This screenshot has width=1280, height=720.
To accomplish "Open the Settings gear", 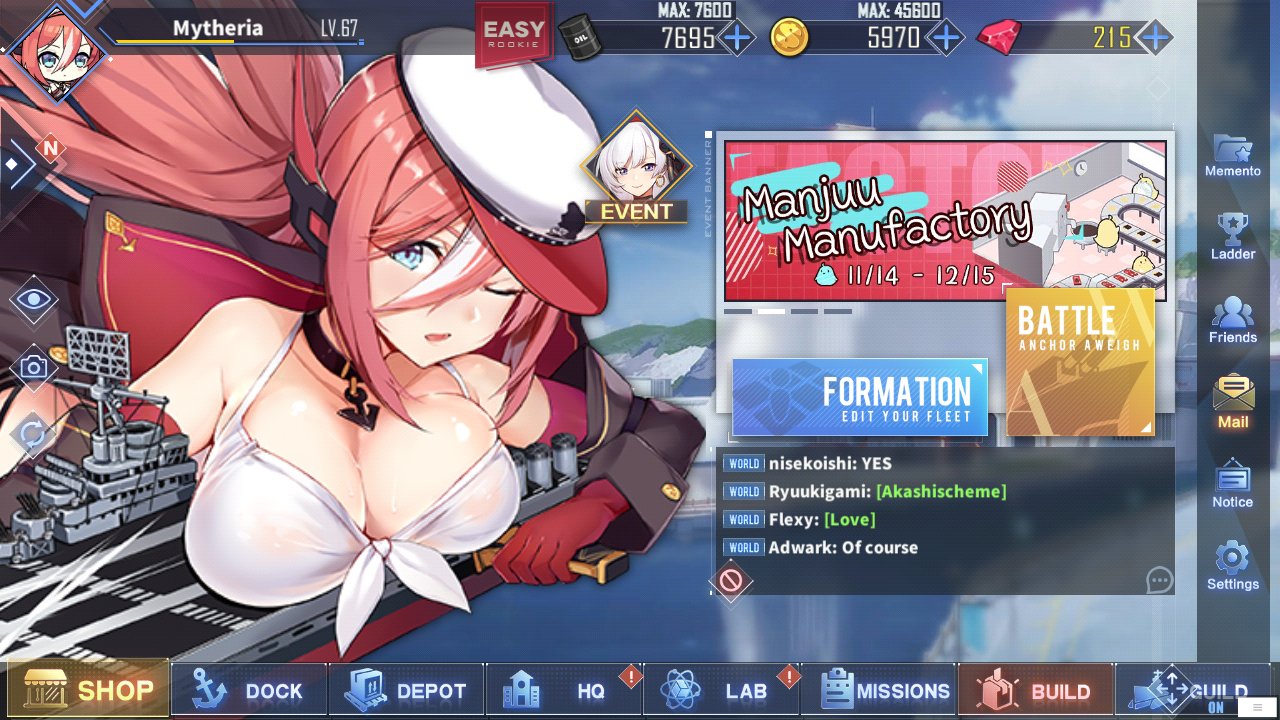I will tap(1233, 566).
